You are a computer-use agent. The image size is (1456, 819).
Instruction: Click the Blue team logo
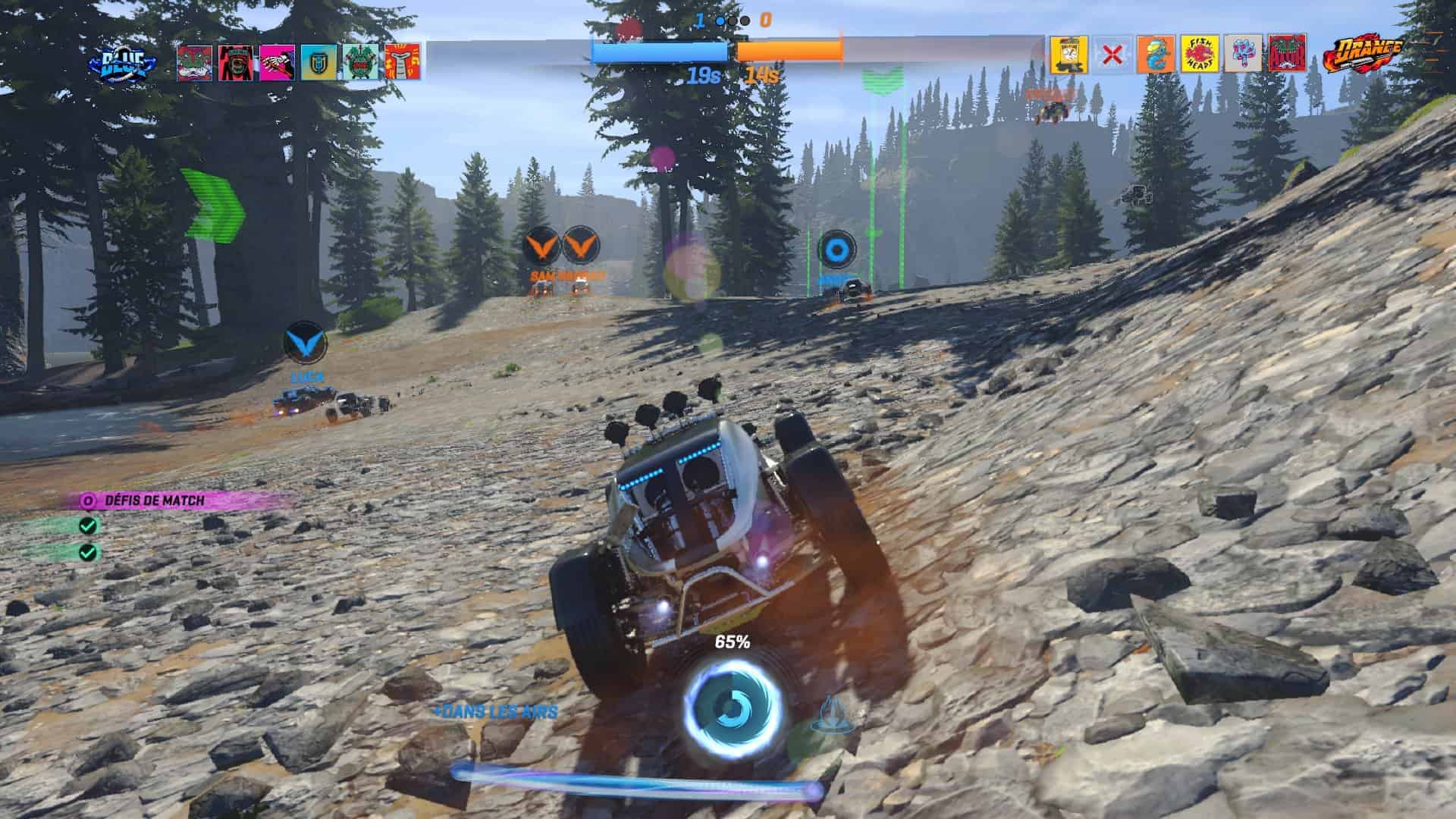point(124,64)
